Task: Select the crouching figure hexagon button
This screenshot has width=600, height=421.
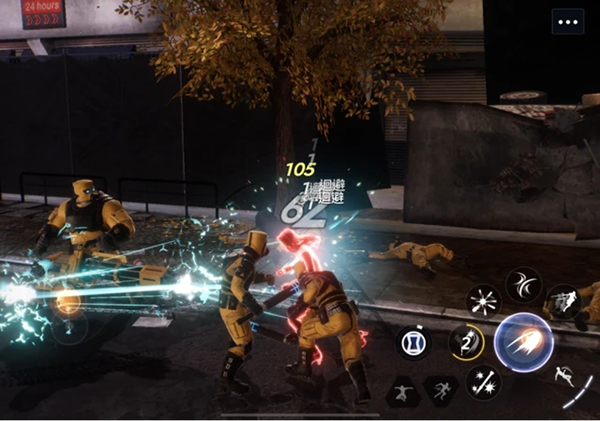Action: [402, 390]
